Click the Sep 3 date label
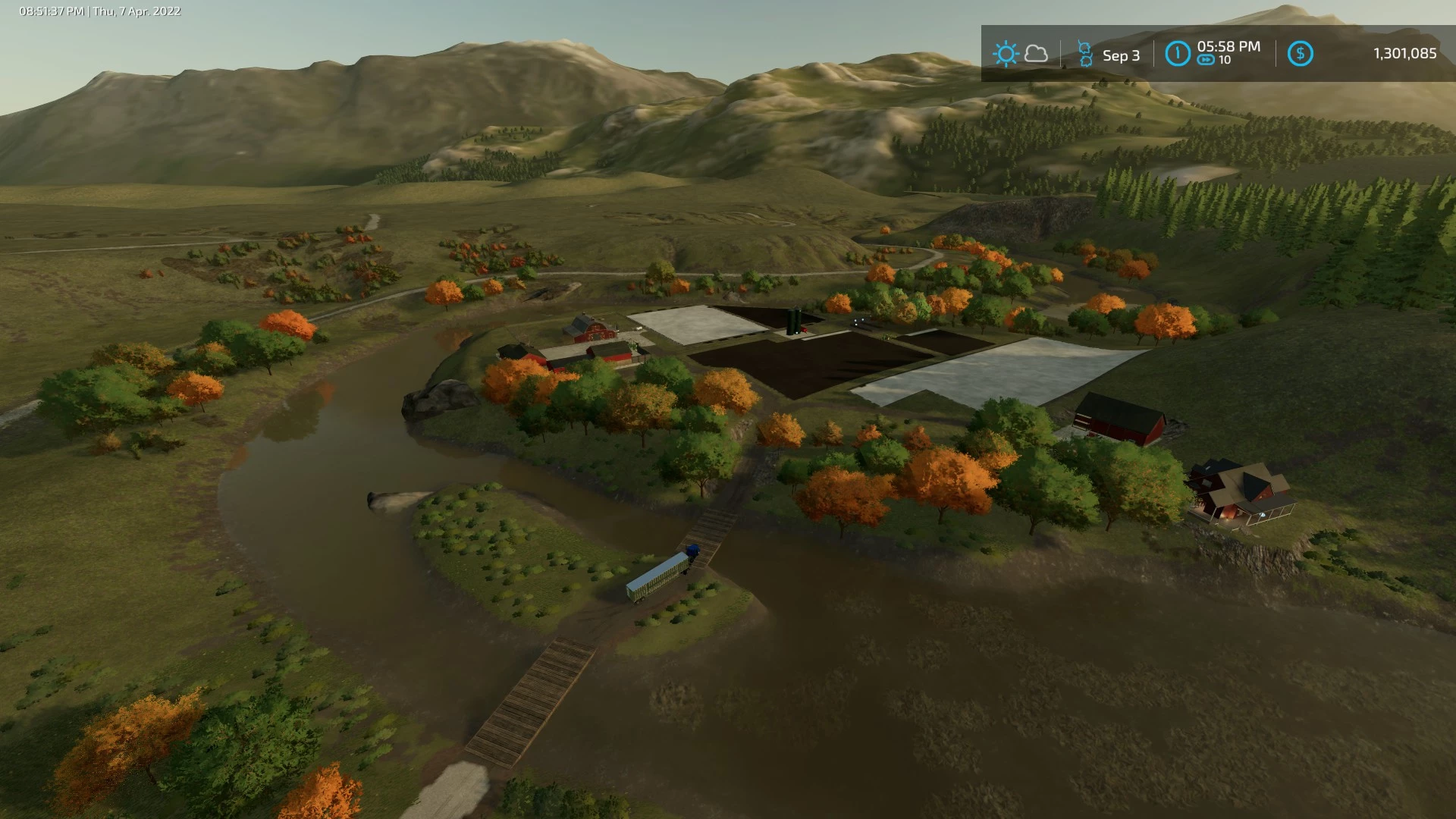 1121,55
